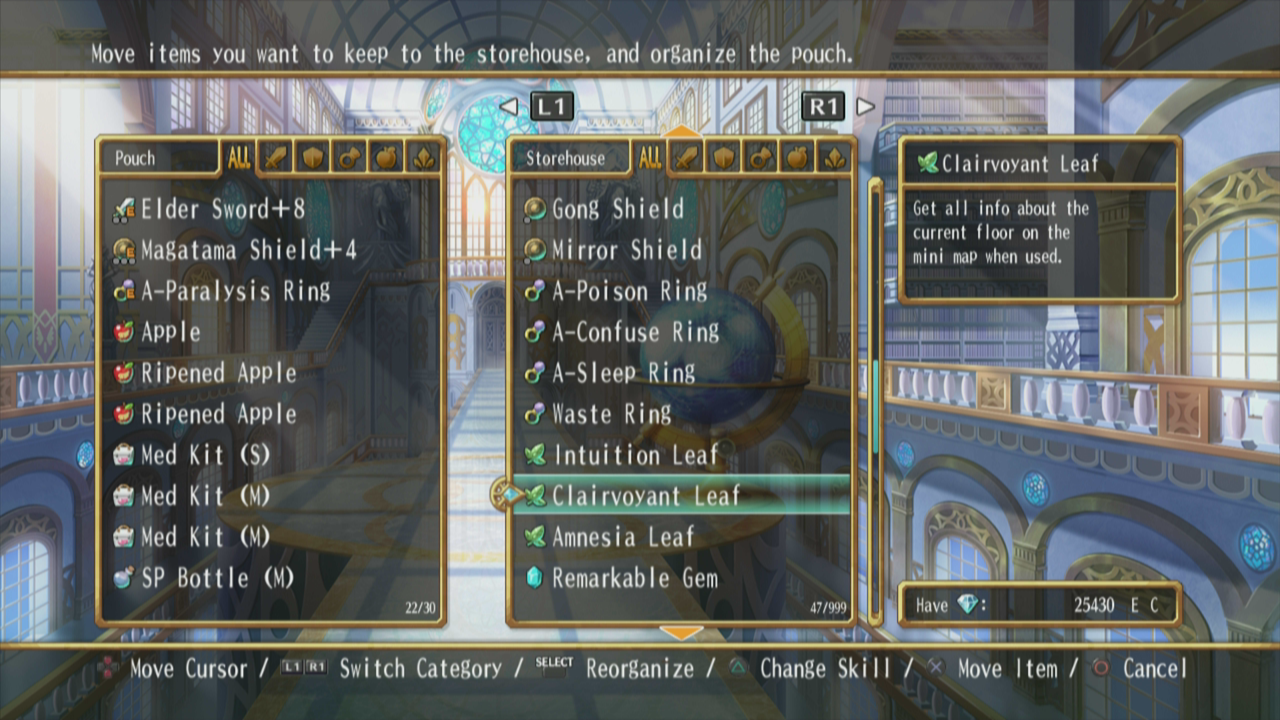
Task: Select Gong Shield in the storehouse
Action: pyautogui.click(x=617, y=209)
